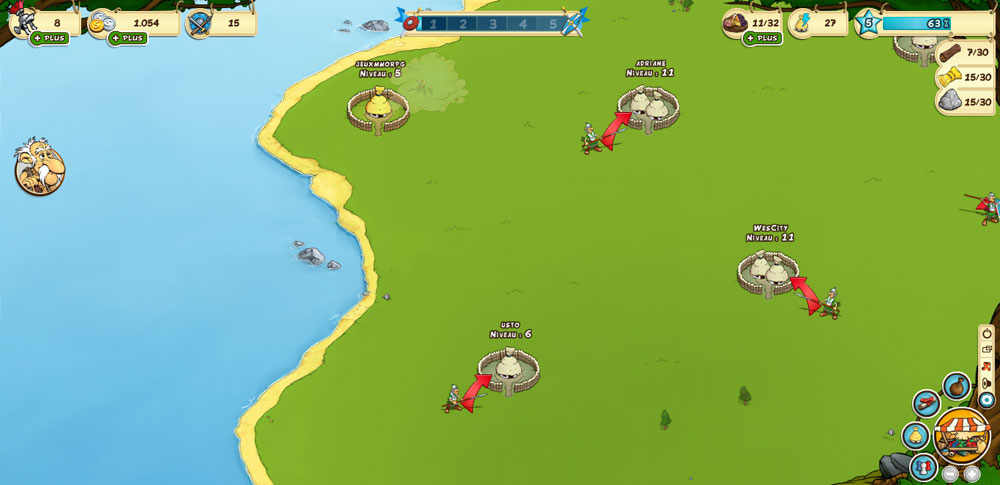Zoom in with the plus button

tap(971, 474)
